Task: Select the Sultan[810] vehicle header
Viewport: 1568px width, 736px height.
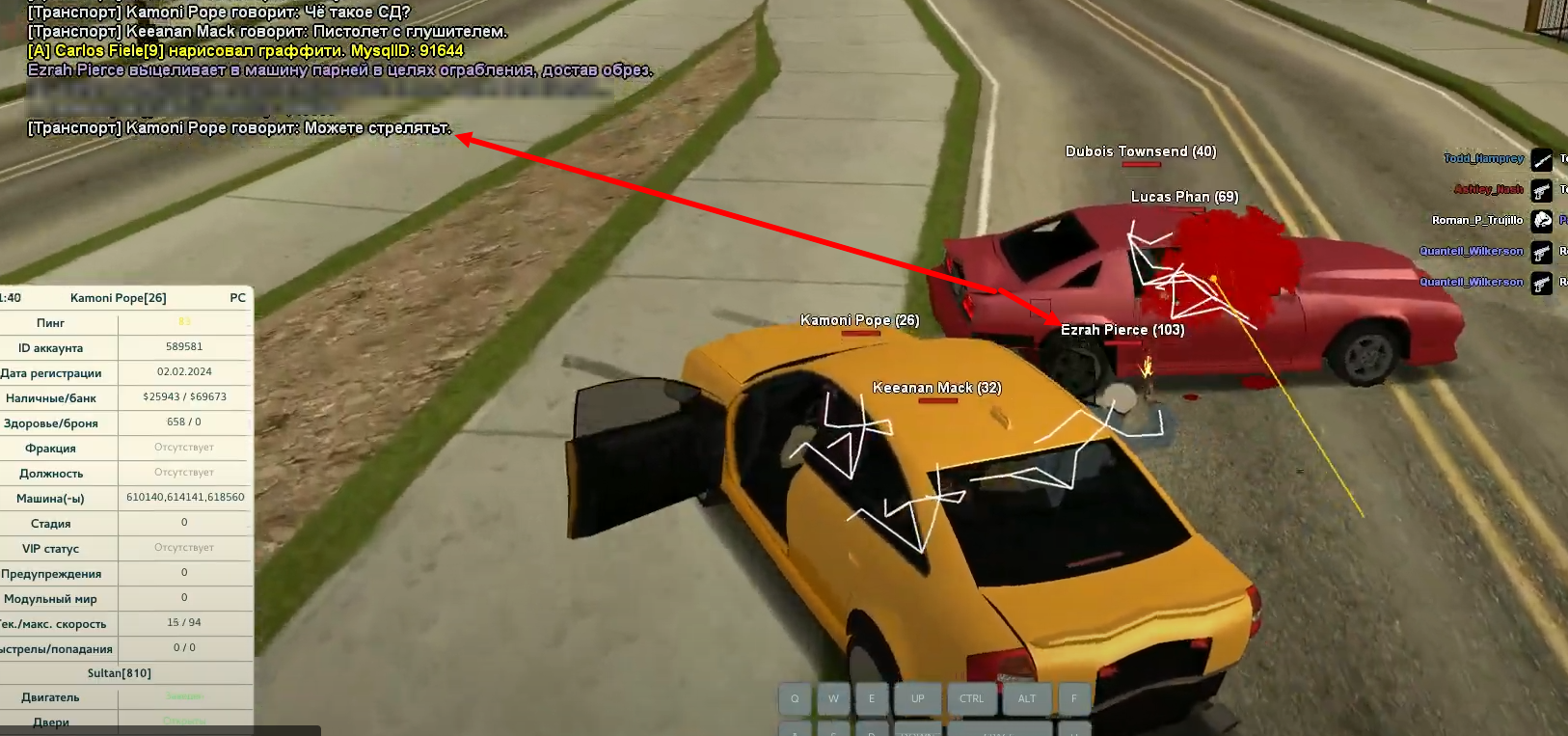Action: click(120, 673)
